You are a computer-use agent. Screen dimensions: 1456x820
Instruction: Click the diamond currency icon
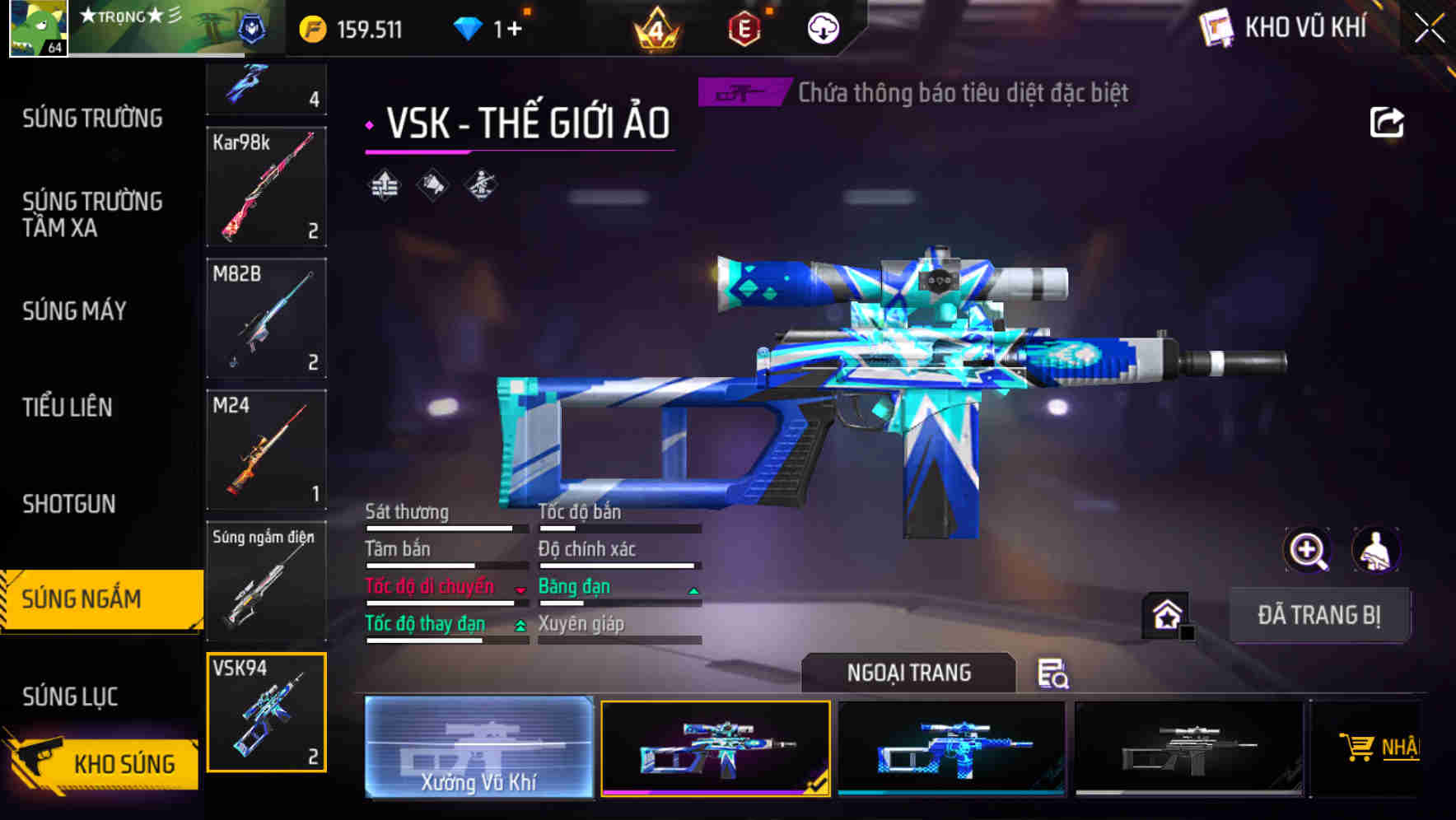[x=469, y=26]
